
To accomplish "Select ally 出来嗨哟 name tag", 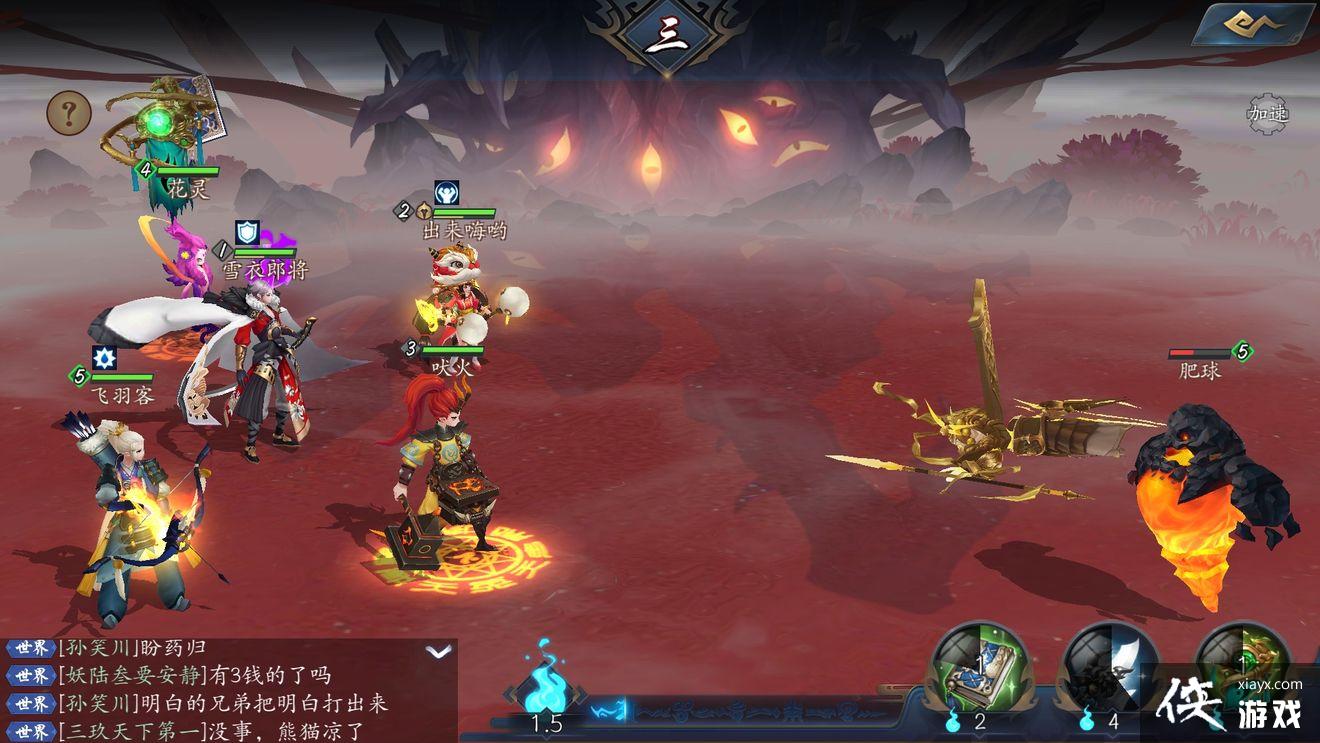I will coord(464,231).
